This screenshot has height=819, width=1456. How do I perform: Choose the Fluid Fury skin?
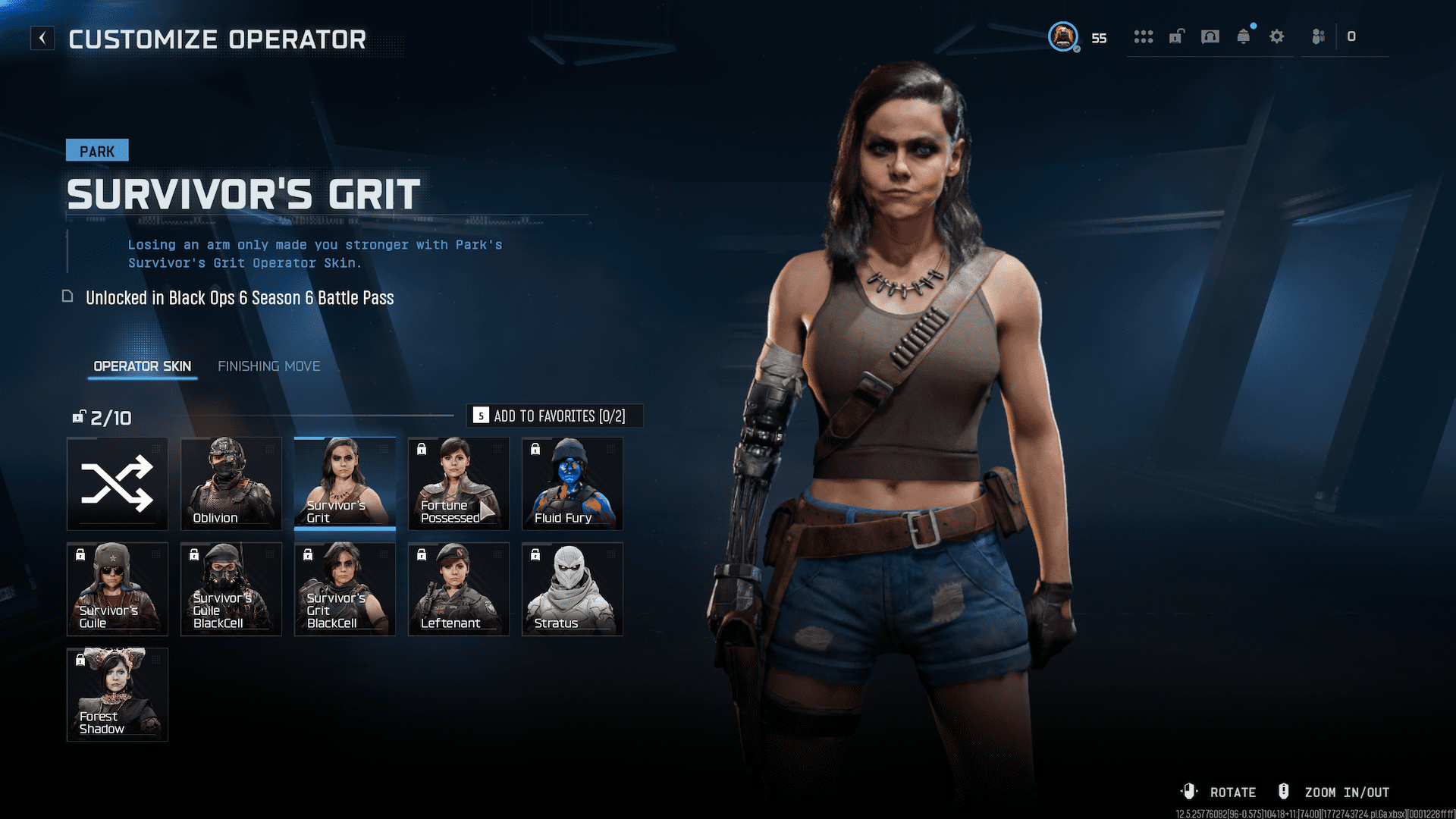pos(573,483)
